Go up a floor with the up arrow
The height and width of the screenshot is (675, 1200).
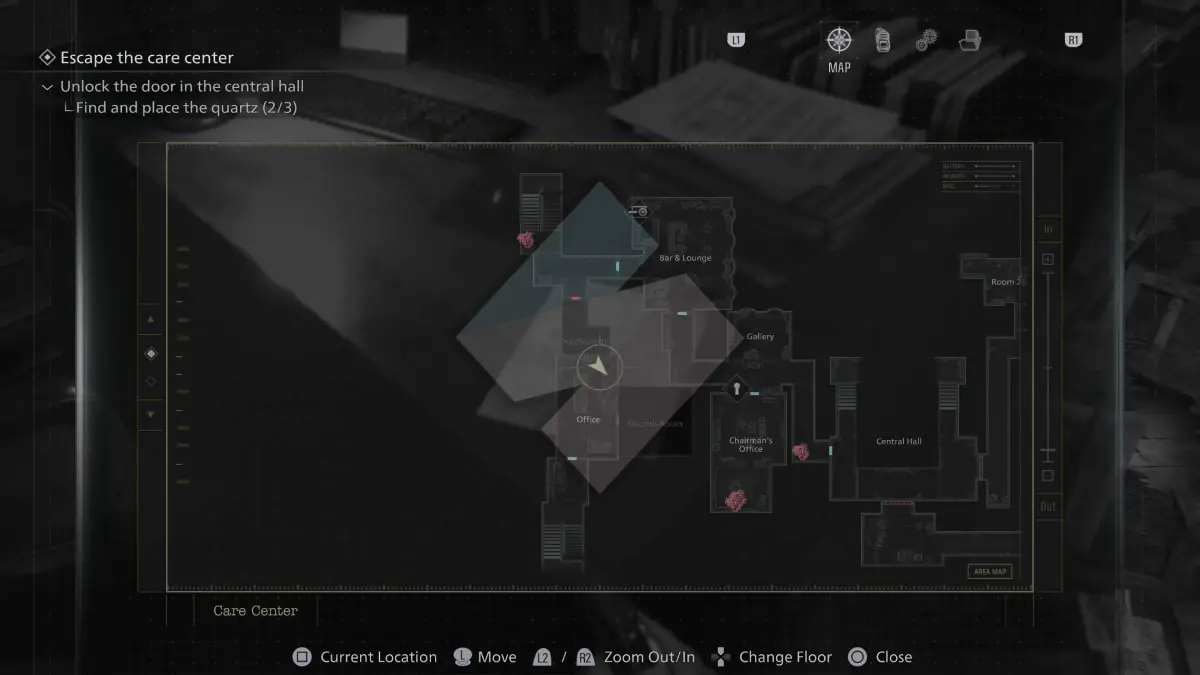click(x=151, y=320)
